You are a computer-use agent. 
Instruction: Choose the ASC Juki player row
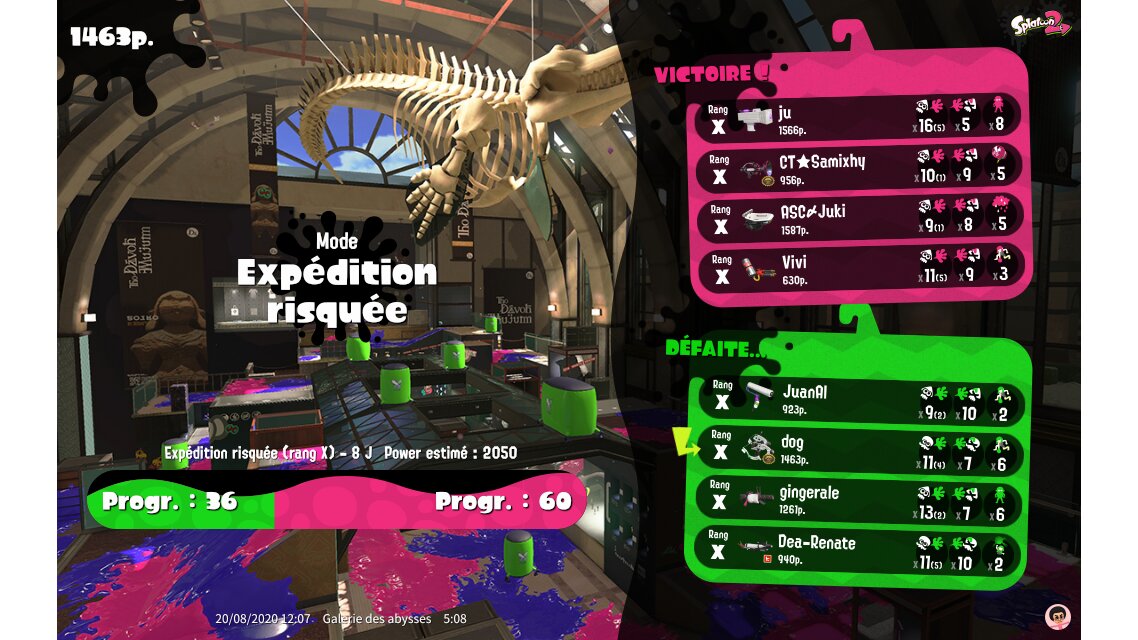pos(860,218)
